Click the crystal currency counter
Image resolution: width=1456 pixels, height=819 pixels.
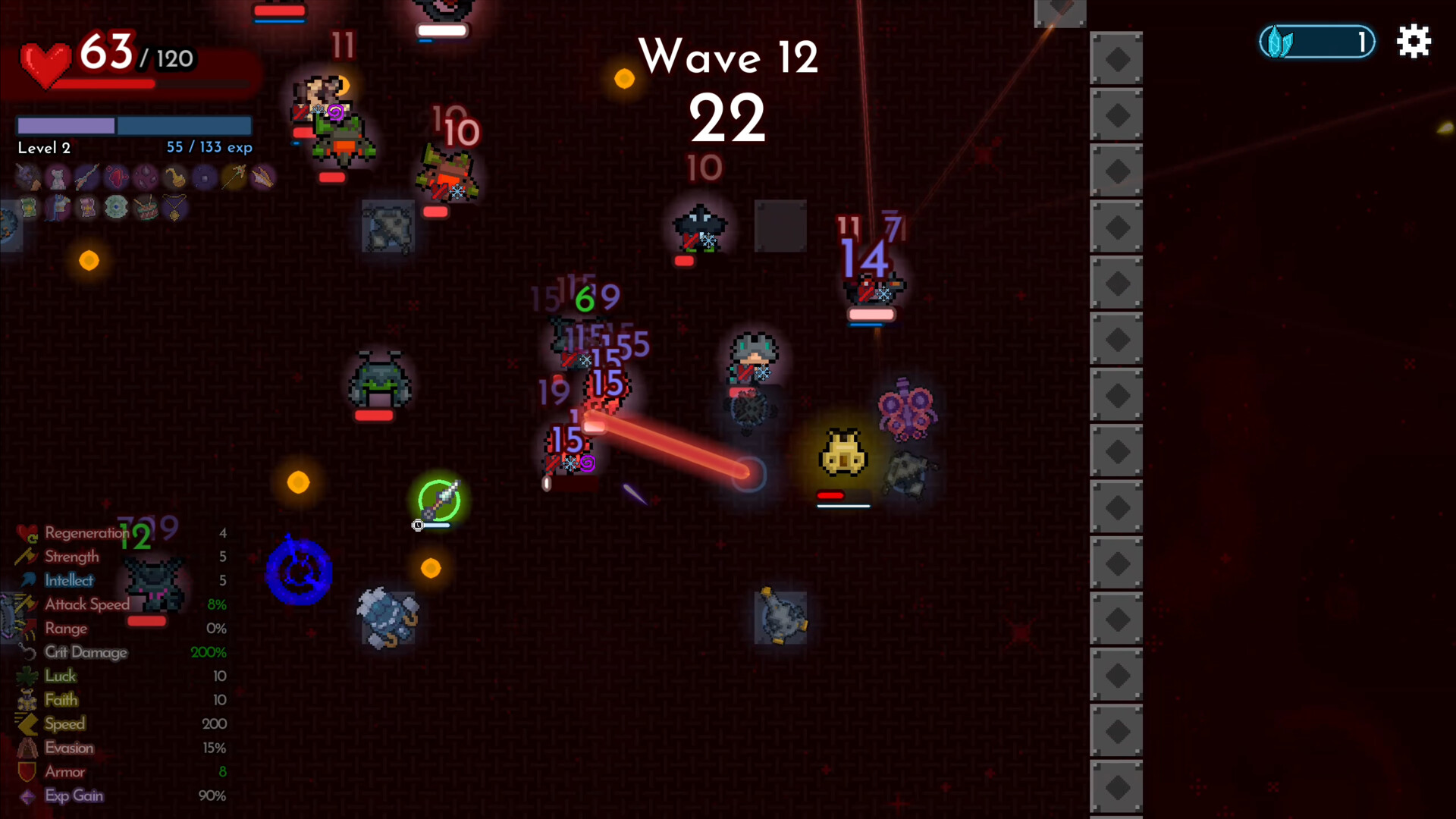point(1317,42)
